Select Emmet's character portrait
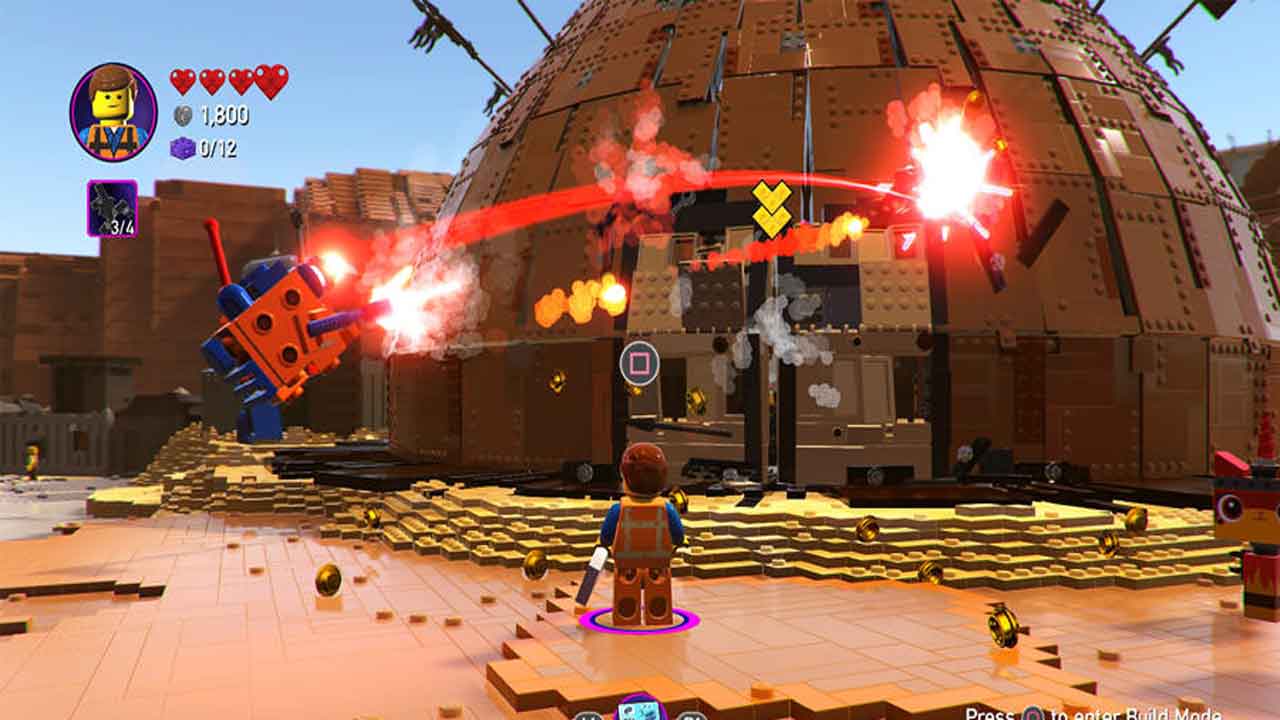Viewport: 1280px width, 720px height. click(113, 112)
